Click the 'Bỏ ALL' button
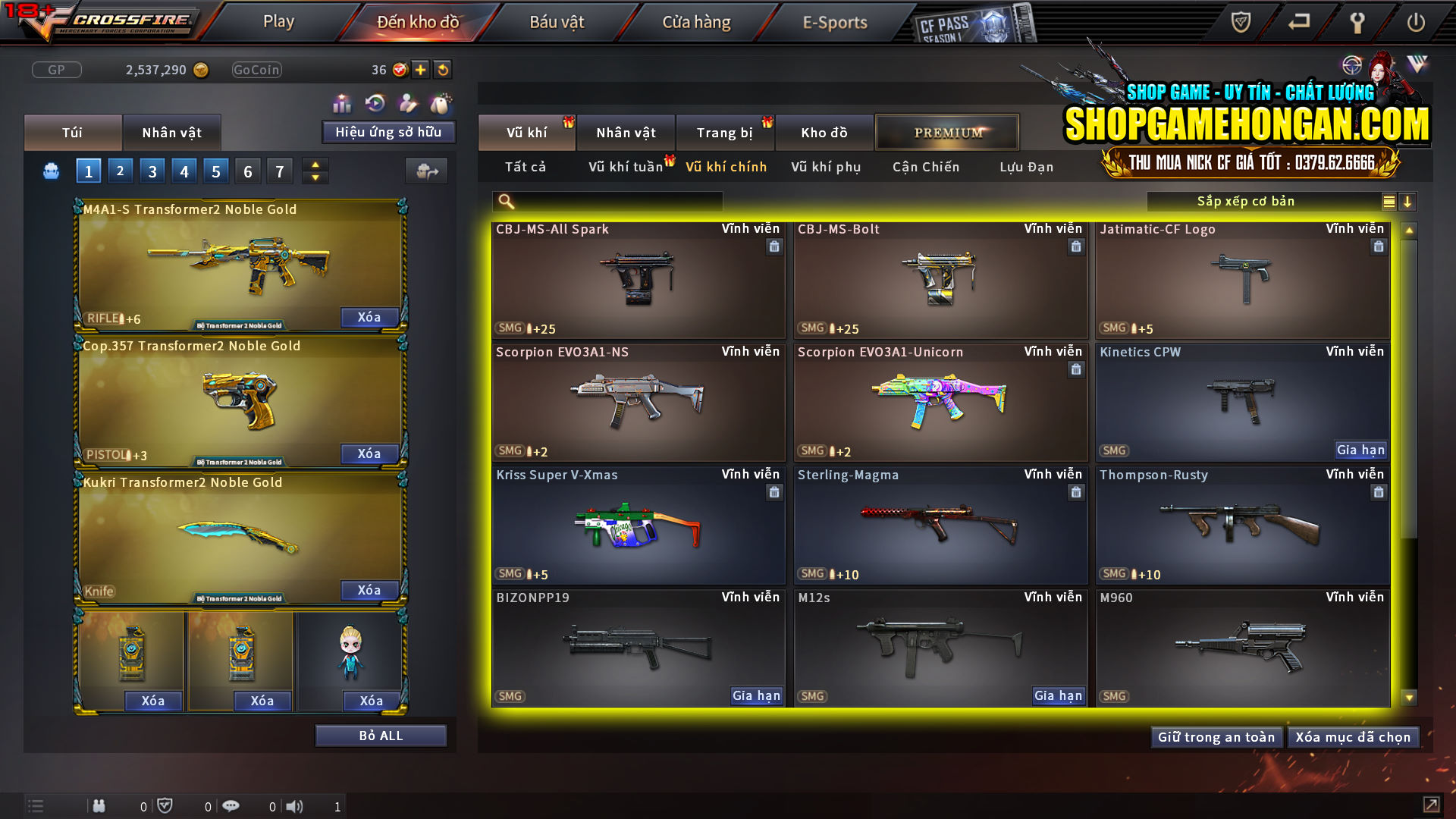Image resolution: width=1456 pixels, height=819 pixels. click(381, 735)
